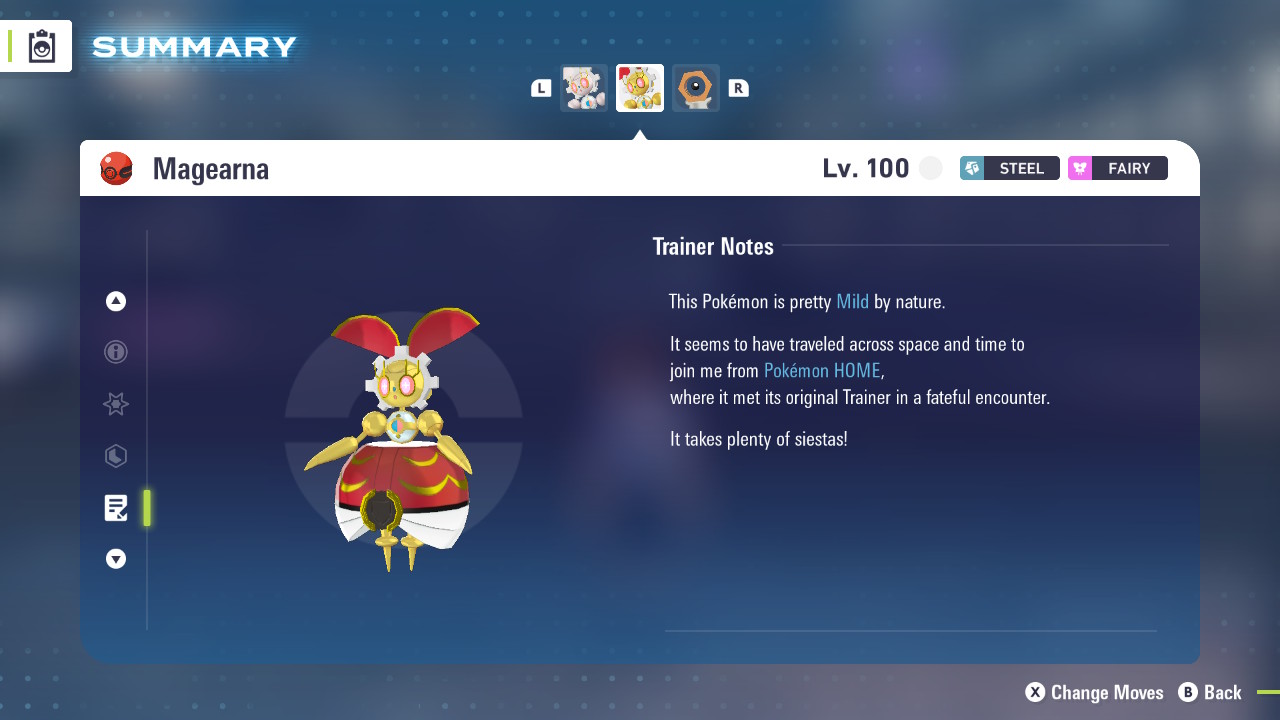The height and width of the screenshot is (720, 1280).
Task: Click the Mild nature link
Action: (852, 301)
